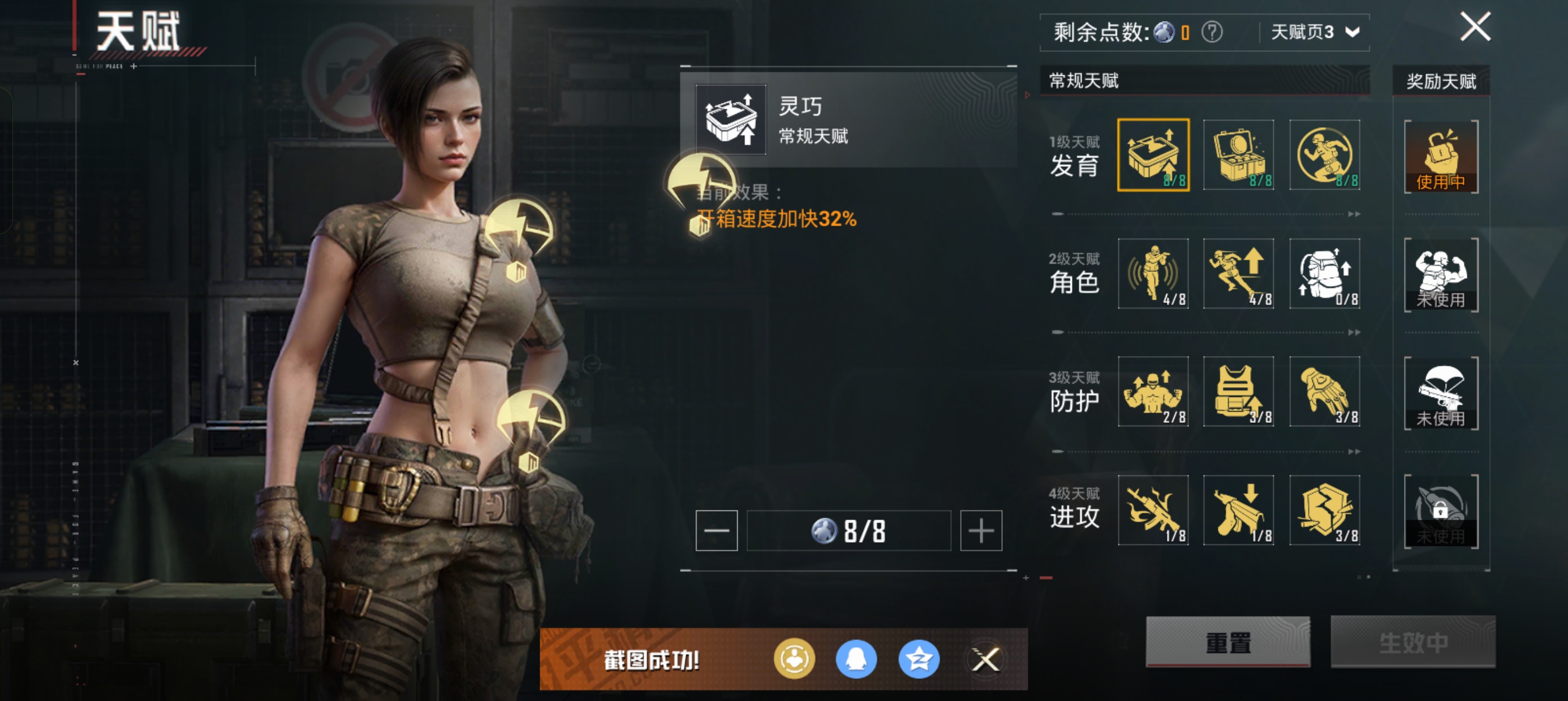Select the running soldier circle talent
The image size is (1568, 701).
click(x=1325, y=155)
